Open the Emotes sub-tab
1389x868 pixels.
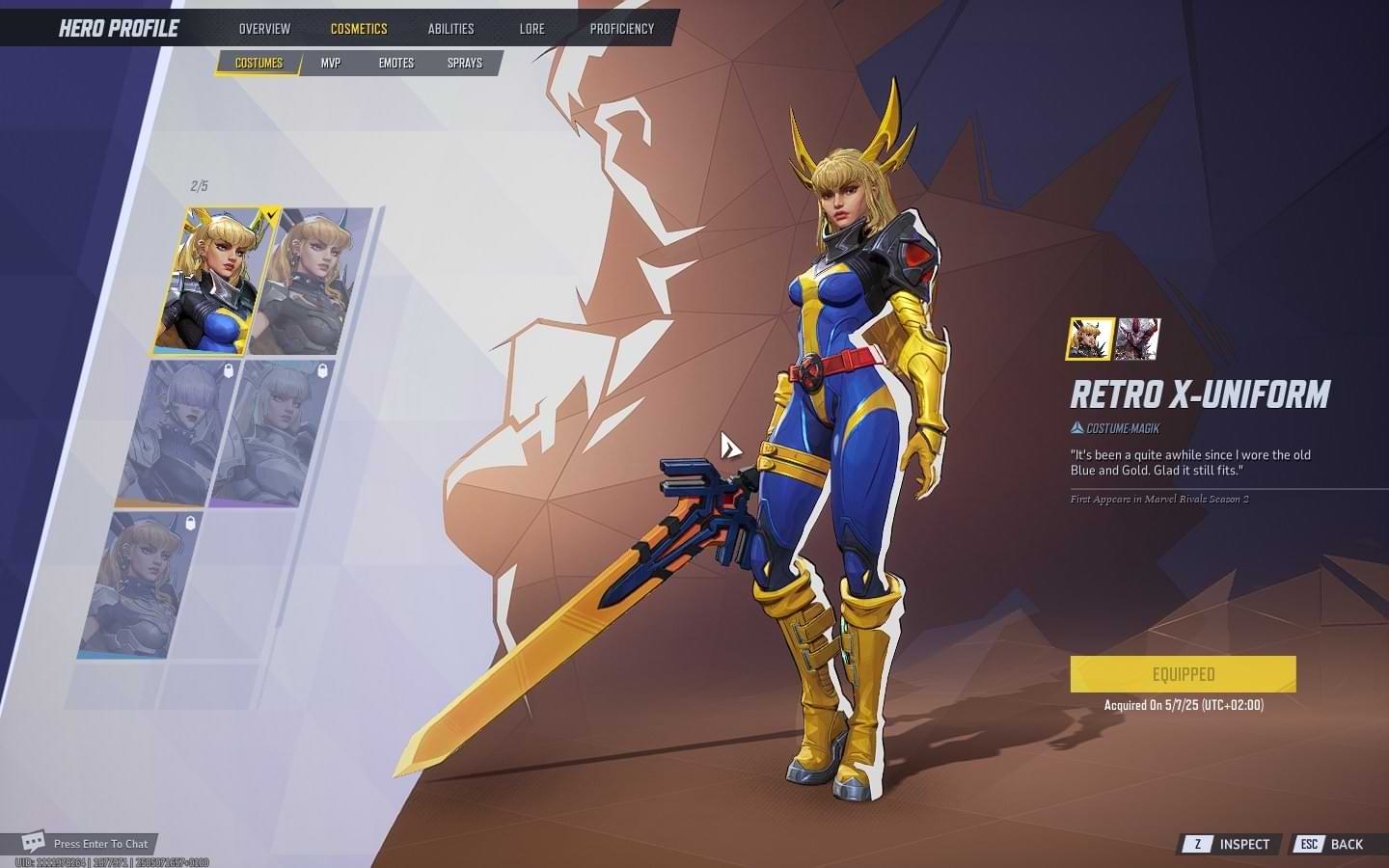(395, 64)
